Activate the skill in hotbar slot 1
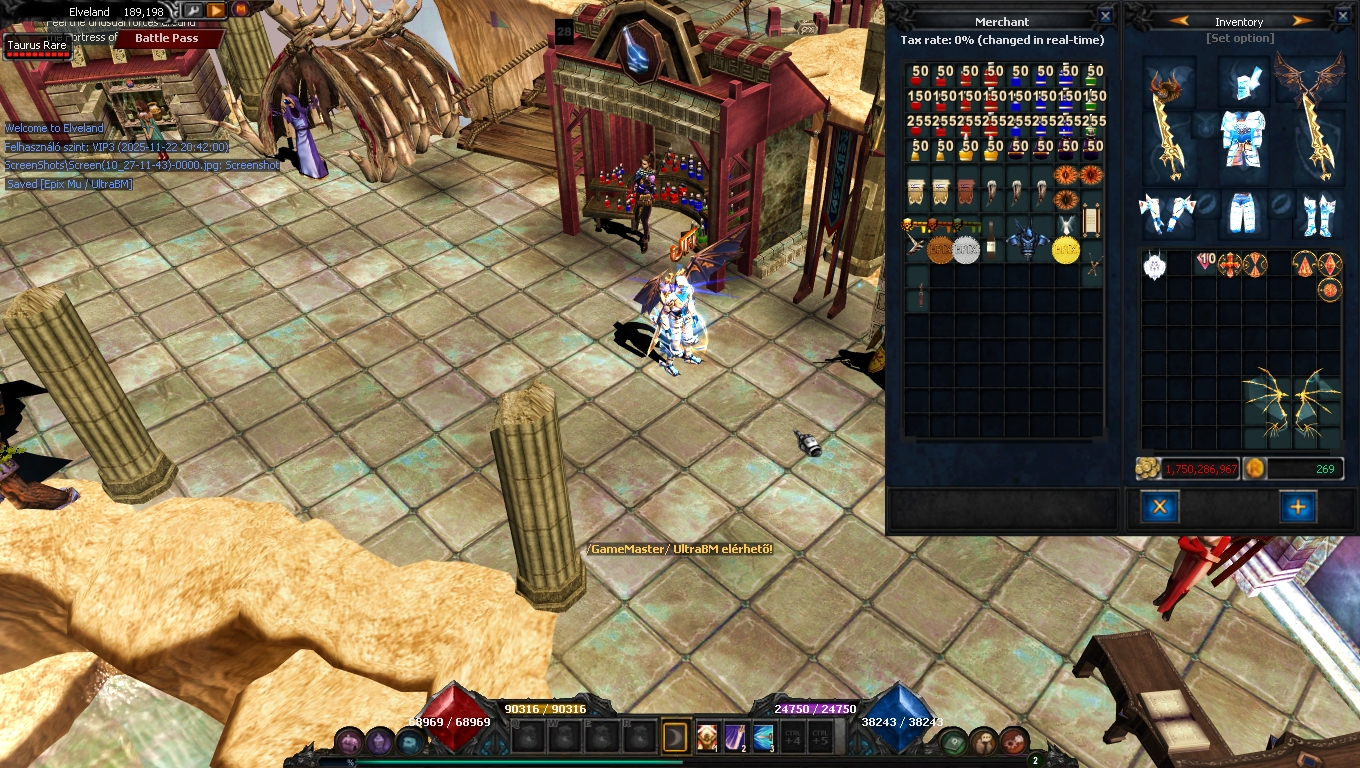 click(708, 738)
